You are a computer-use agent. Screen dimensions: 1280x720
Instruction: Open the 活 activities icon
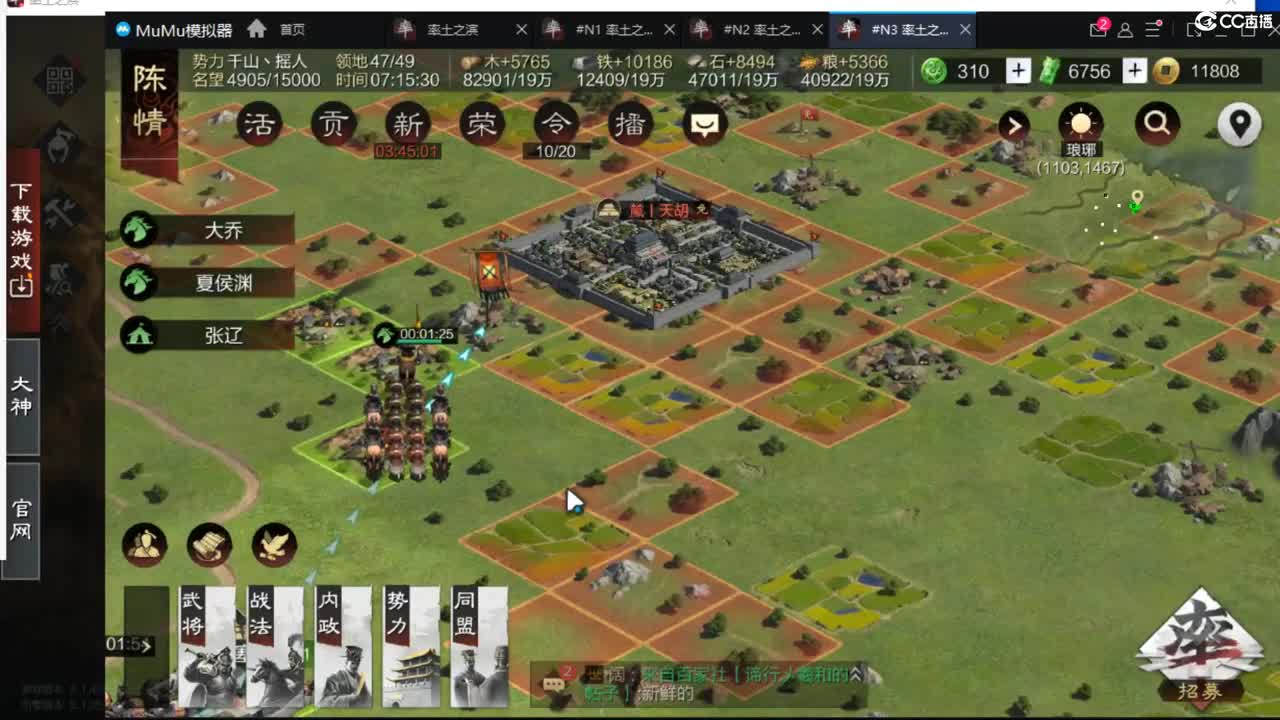tap(259, 125)
